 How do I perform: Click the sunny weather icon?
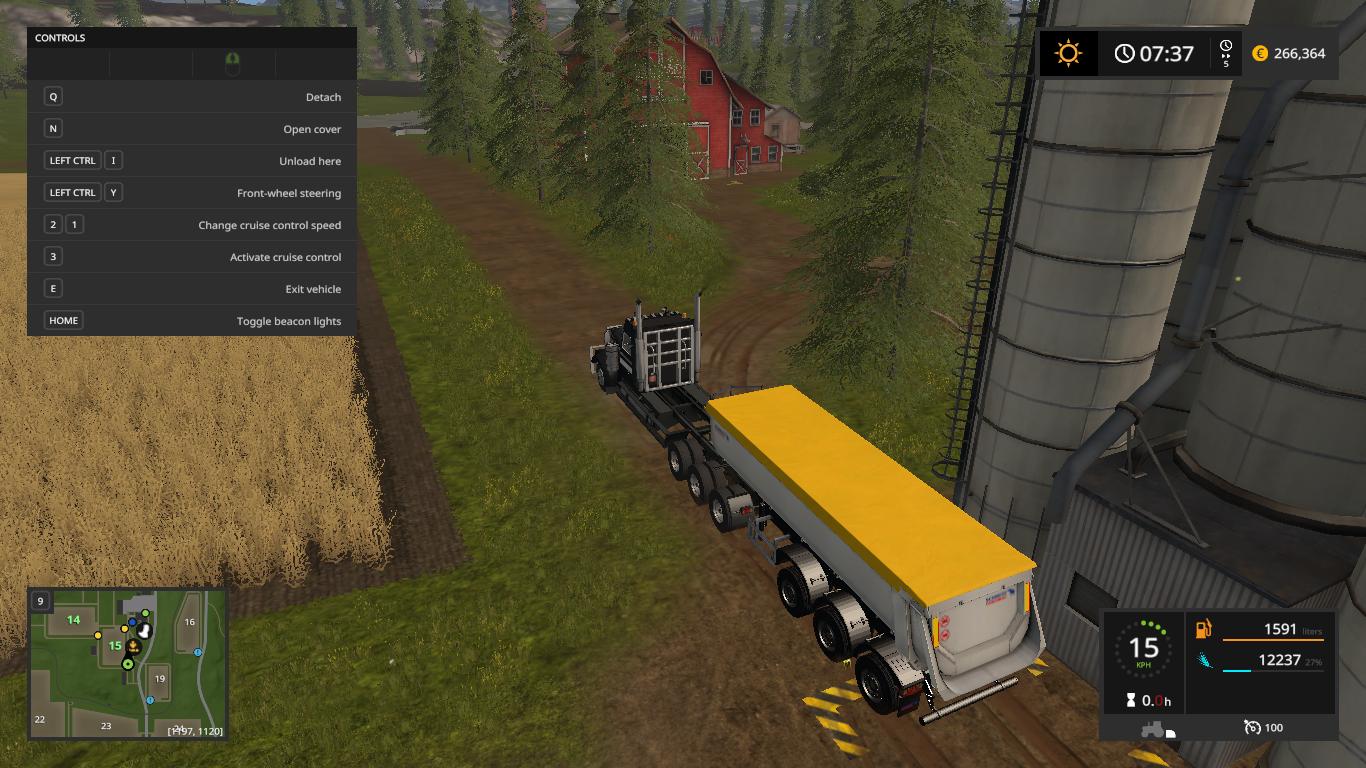click(1068, 53)
